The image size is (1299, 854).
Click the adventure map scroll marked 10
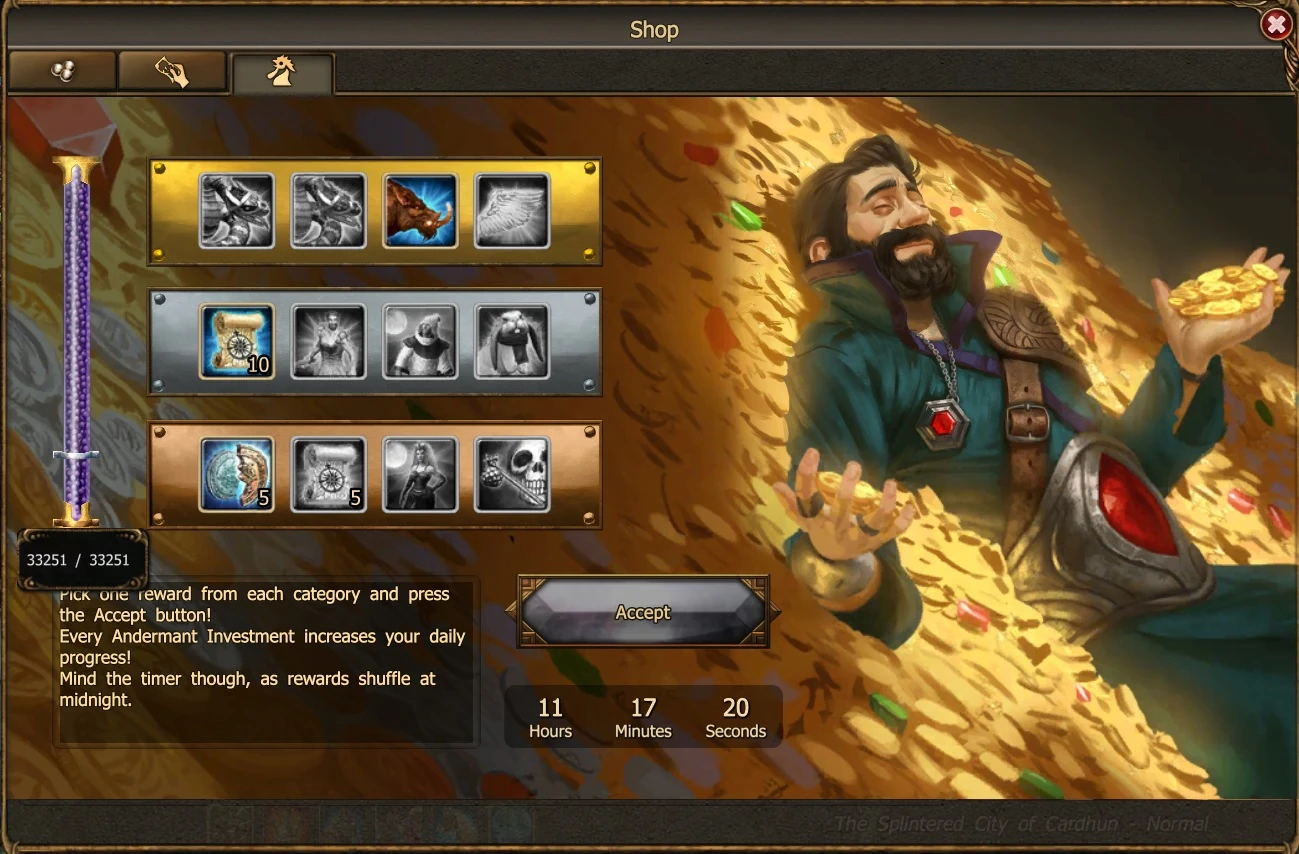237,341
